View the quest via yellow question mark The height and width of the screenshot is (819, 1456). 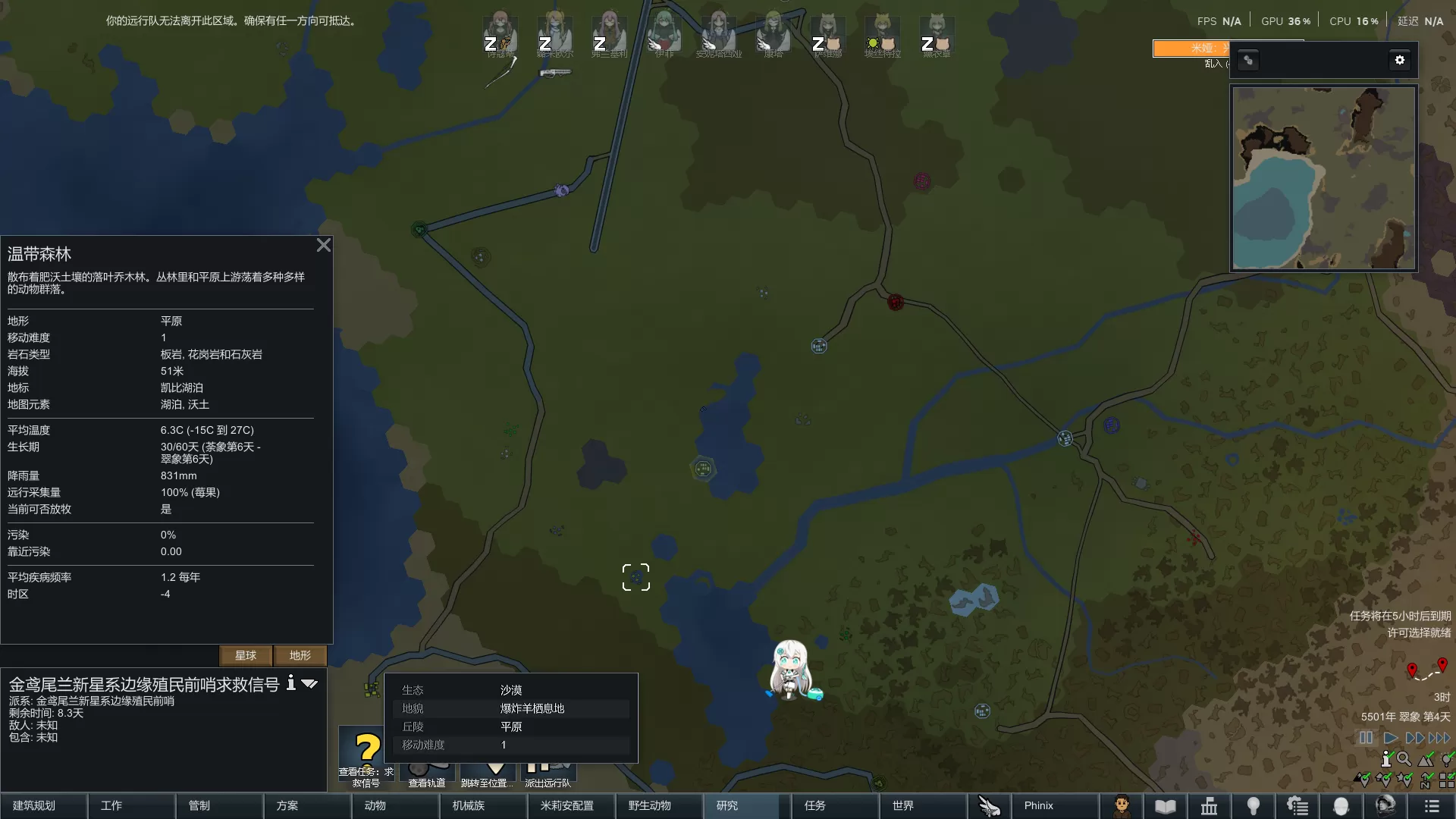point(367,751)
